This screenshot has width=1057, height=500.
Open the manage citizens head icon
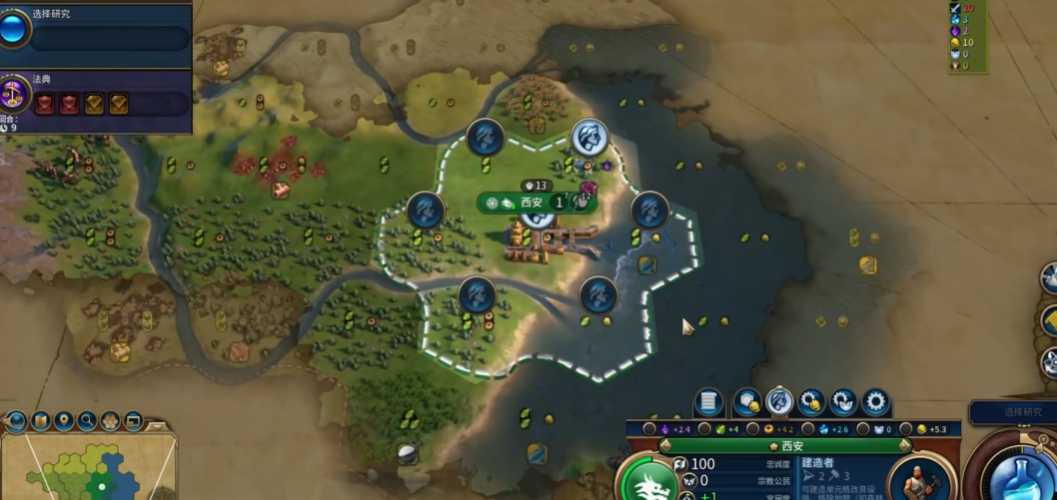click(x=779, y=402)
